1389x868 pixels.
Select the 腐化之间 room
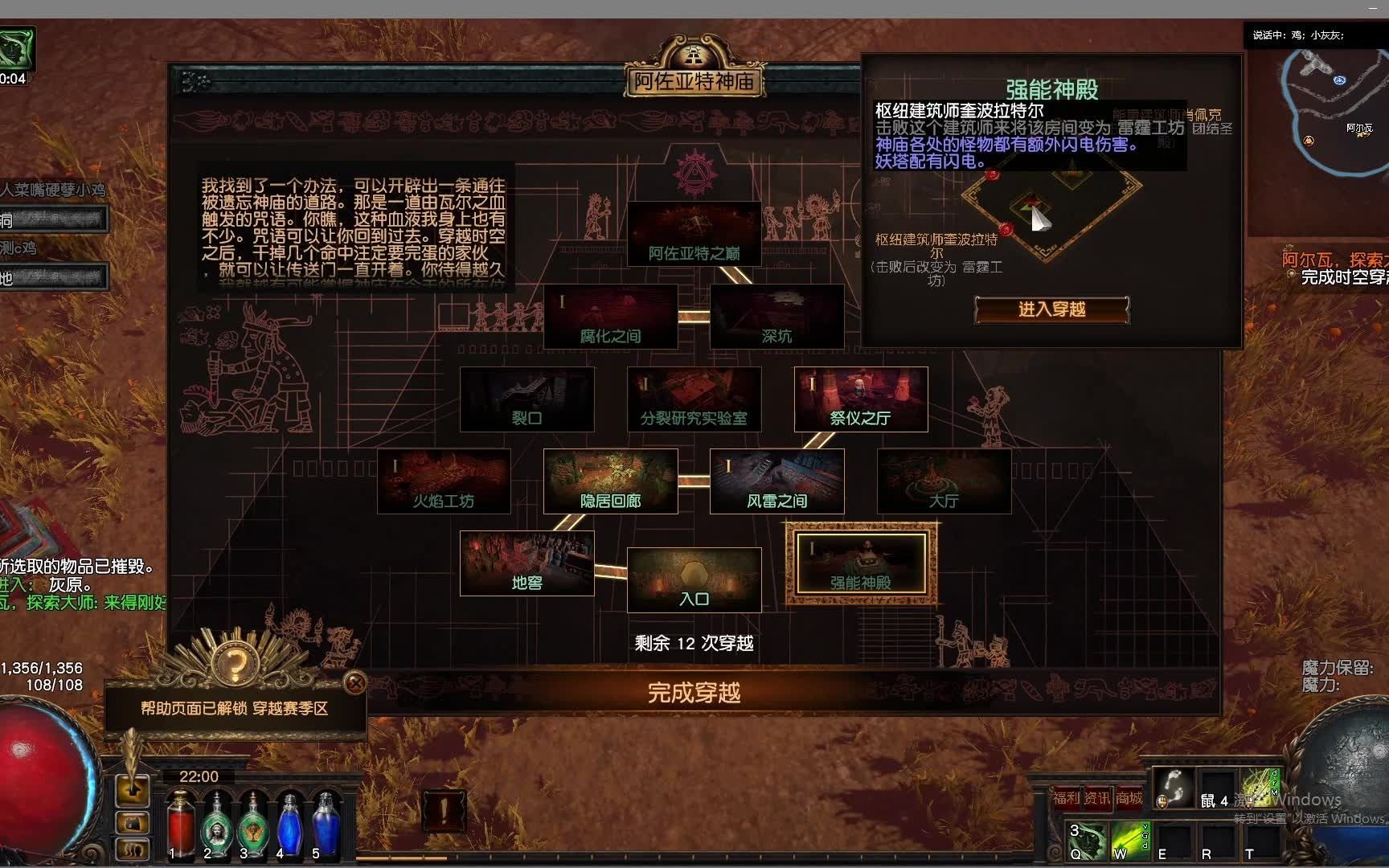pos(613,317)
